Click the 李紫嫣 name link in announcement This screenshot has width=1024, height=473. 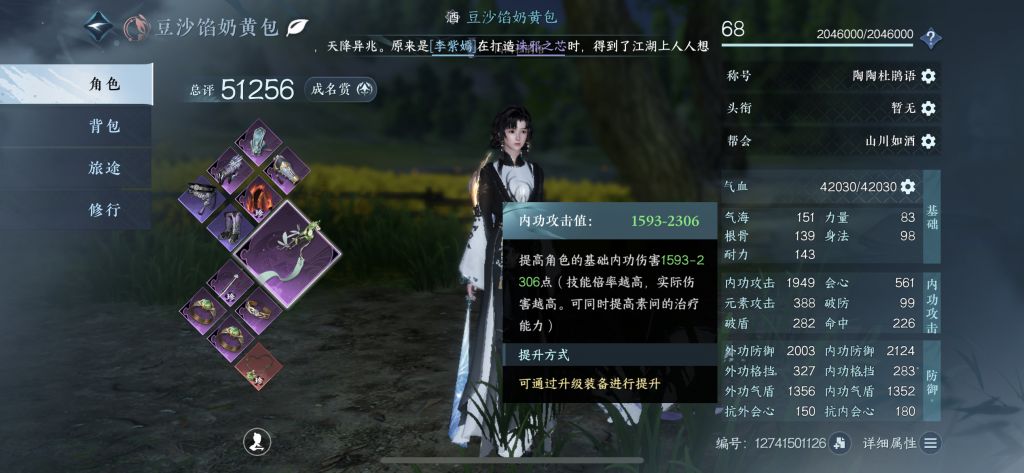pos(456,46)
